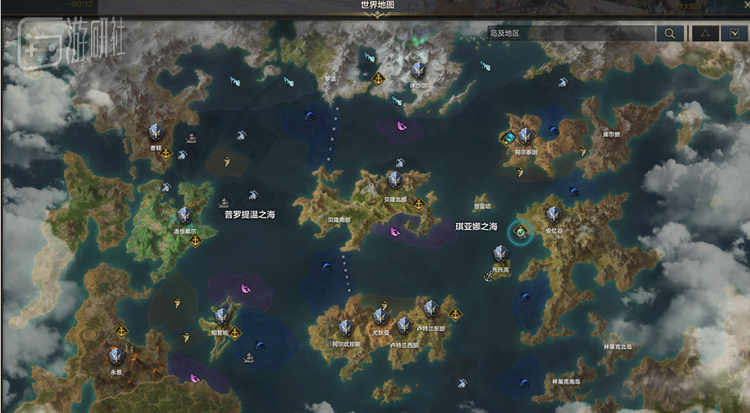Select the 永恩 continent shield marker

tap(116, 354)
